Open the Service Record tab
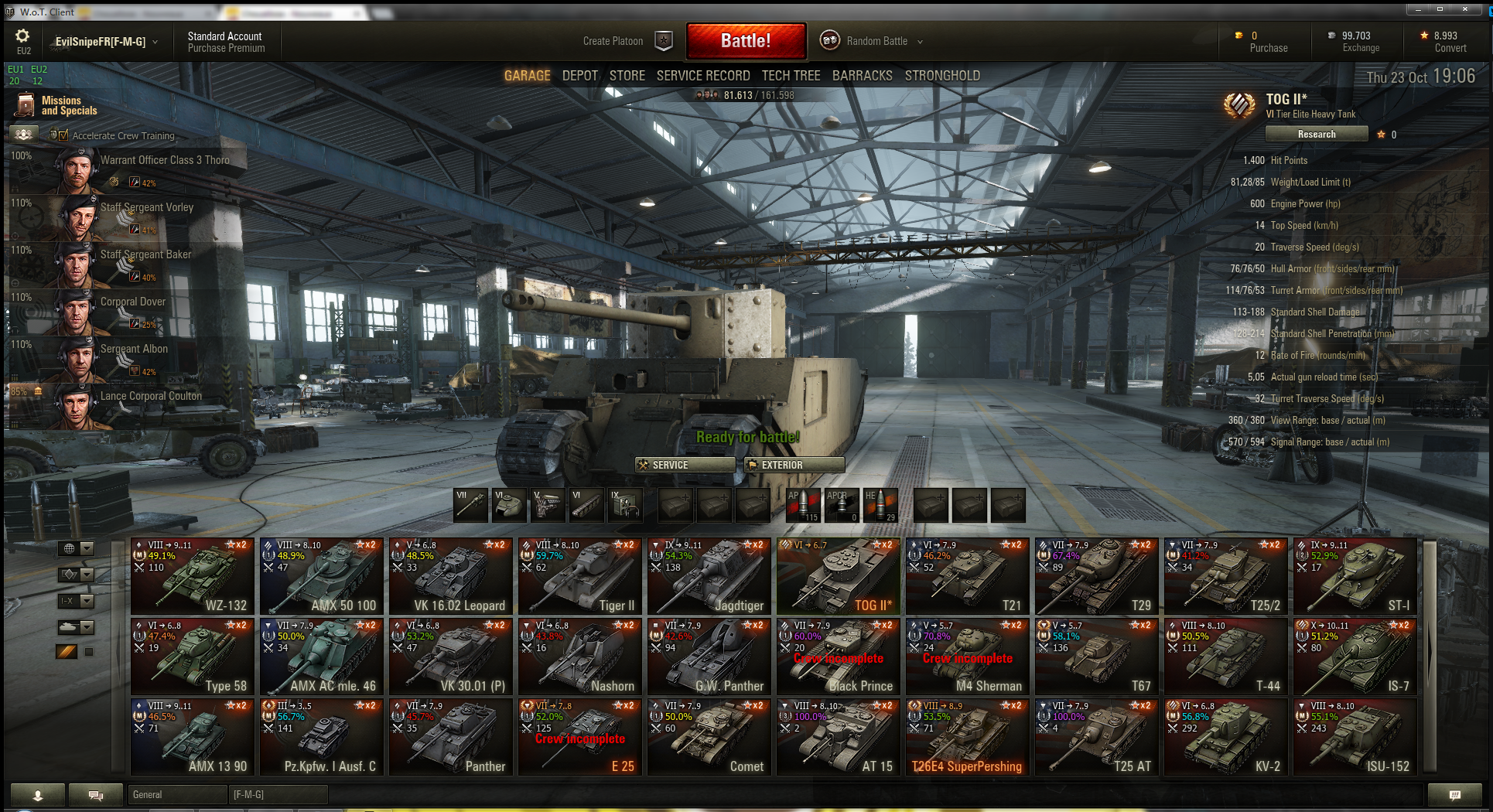1493x812 pixels. (x=702, y=76)
